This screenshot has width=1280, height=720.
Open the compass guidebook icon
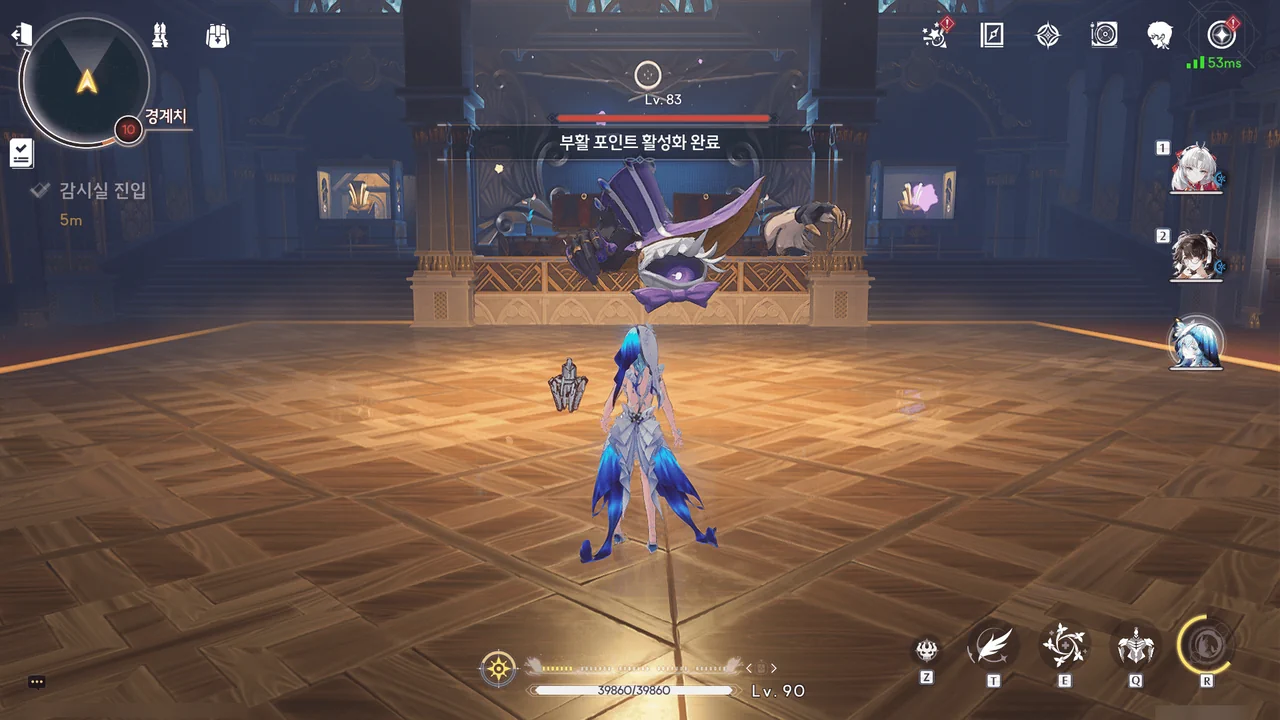click(991, 36)
